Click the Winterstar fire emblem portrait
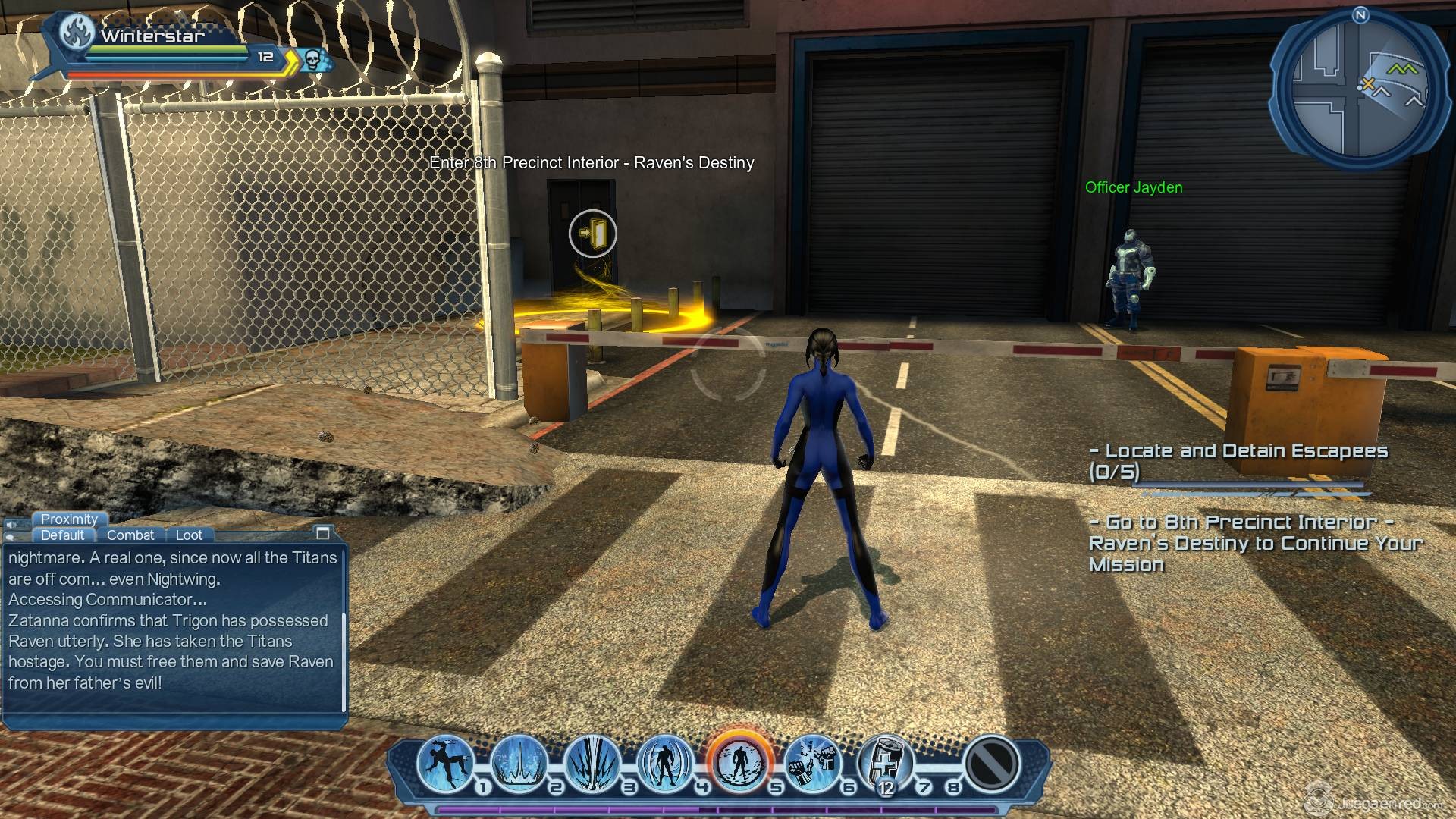1456x819 pixels. [x=78, y=31]
